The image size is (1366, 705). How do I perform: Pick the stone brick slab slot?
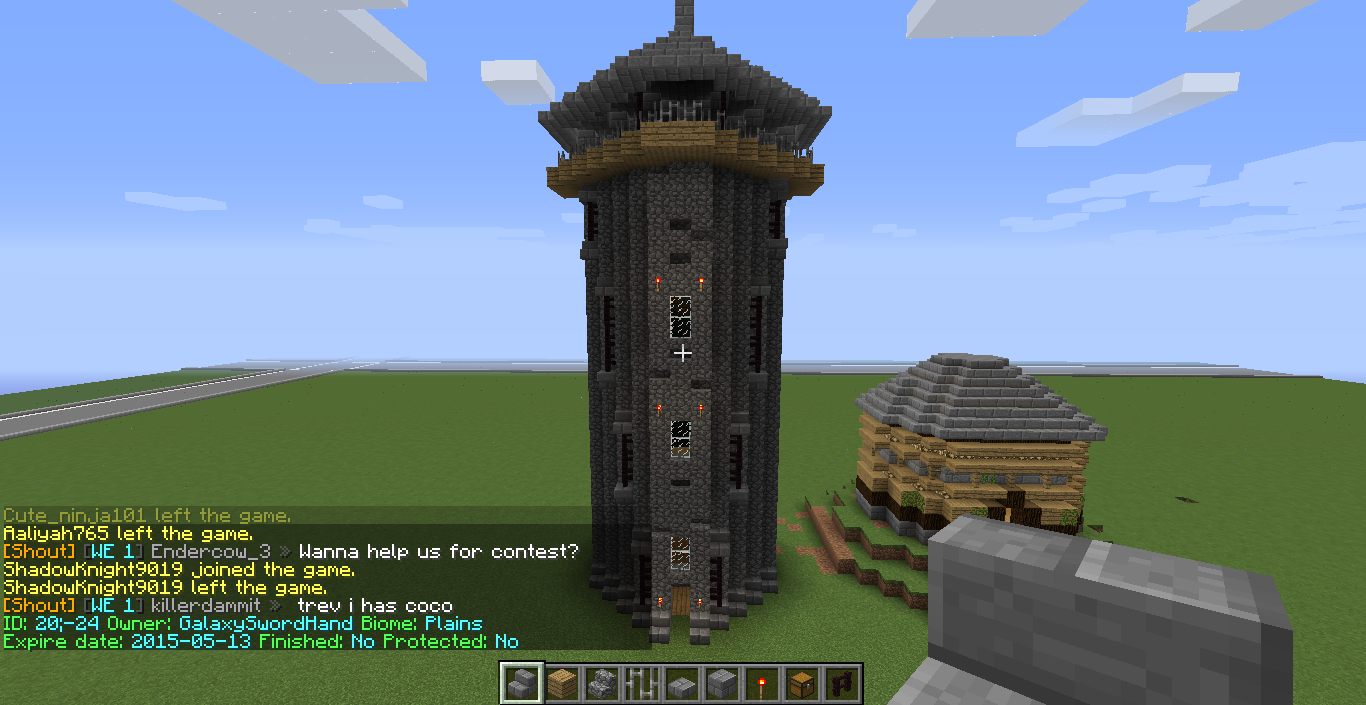pos(681,684)
